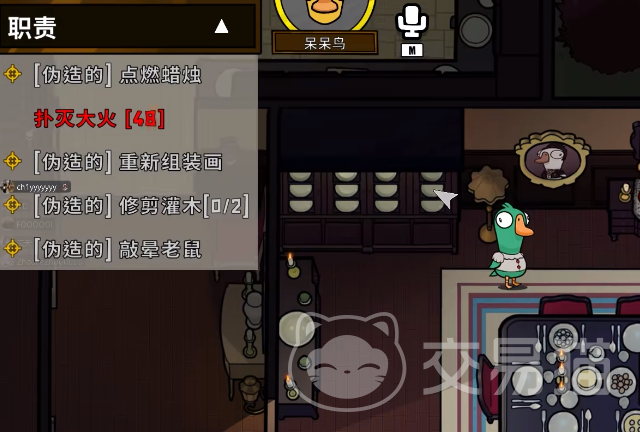The height and width of the screenshot is (432, 640).
Task: Toggle the microphone icon
Action: click(411, 22)
